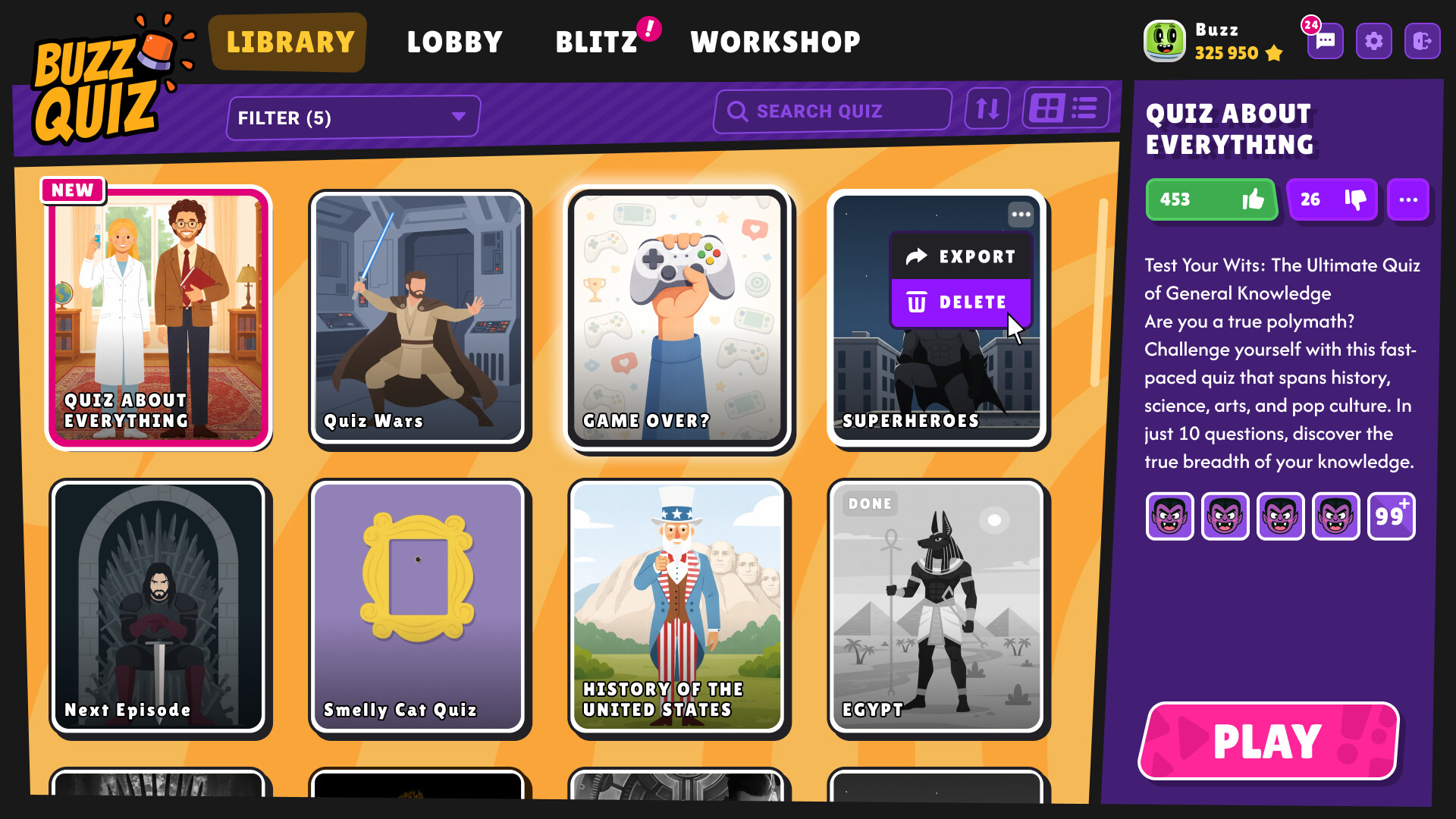This screenshot has width=1456, height=819.
Task: Click the star next to 325 950 points
Action: (1274, 54)
